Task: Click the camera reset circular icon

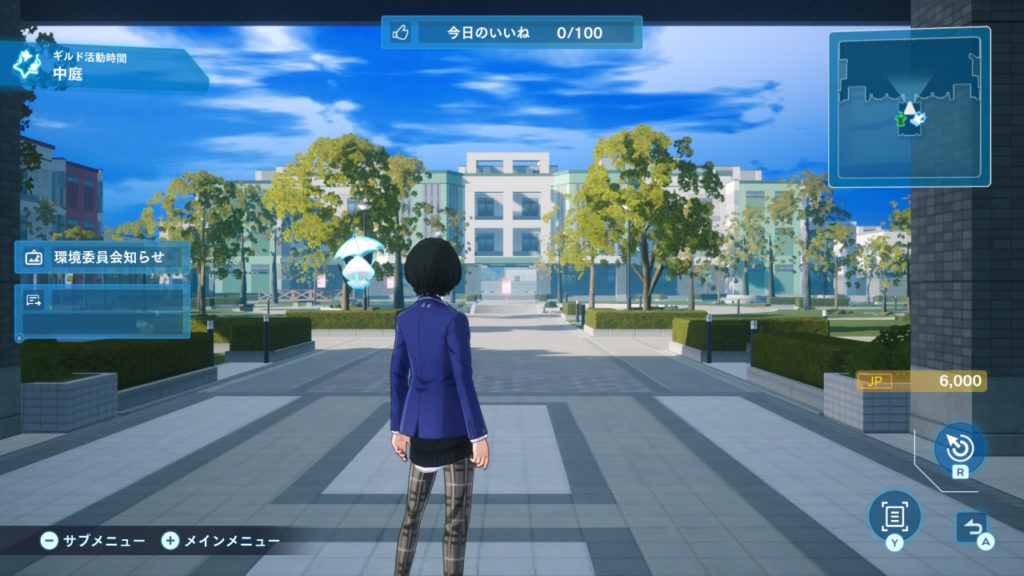Action: point(959,446)
